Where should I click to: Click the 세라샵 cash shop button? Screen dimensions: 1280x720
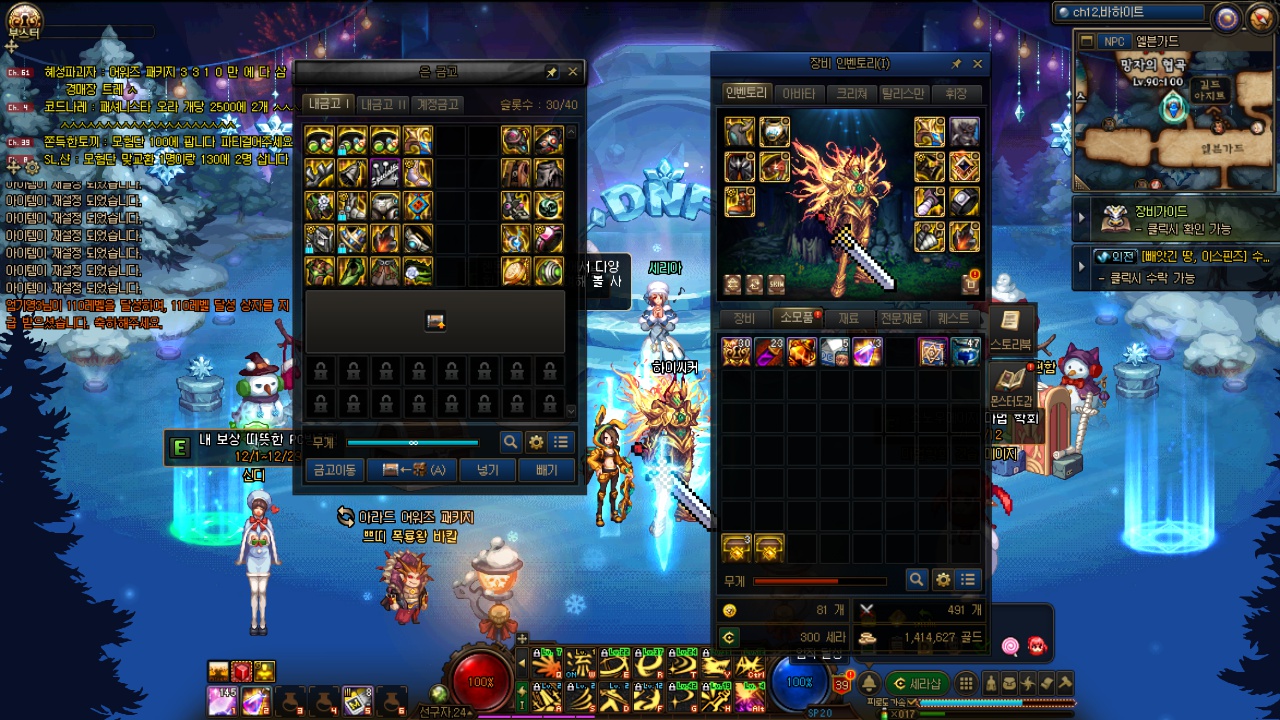[x=917, y=683]
